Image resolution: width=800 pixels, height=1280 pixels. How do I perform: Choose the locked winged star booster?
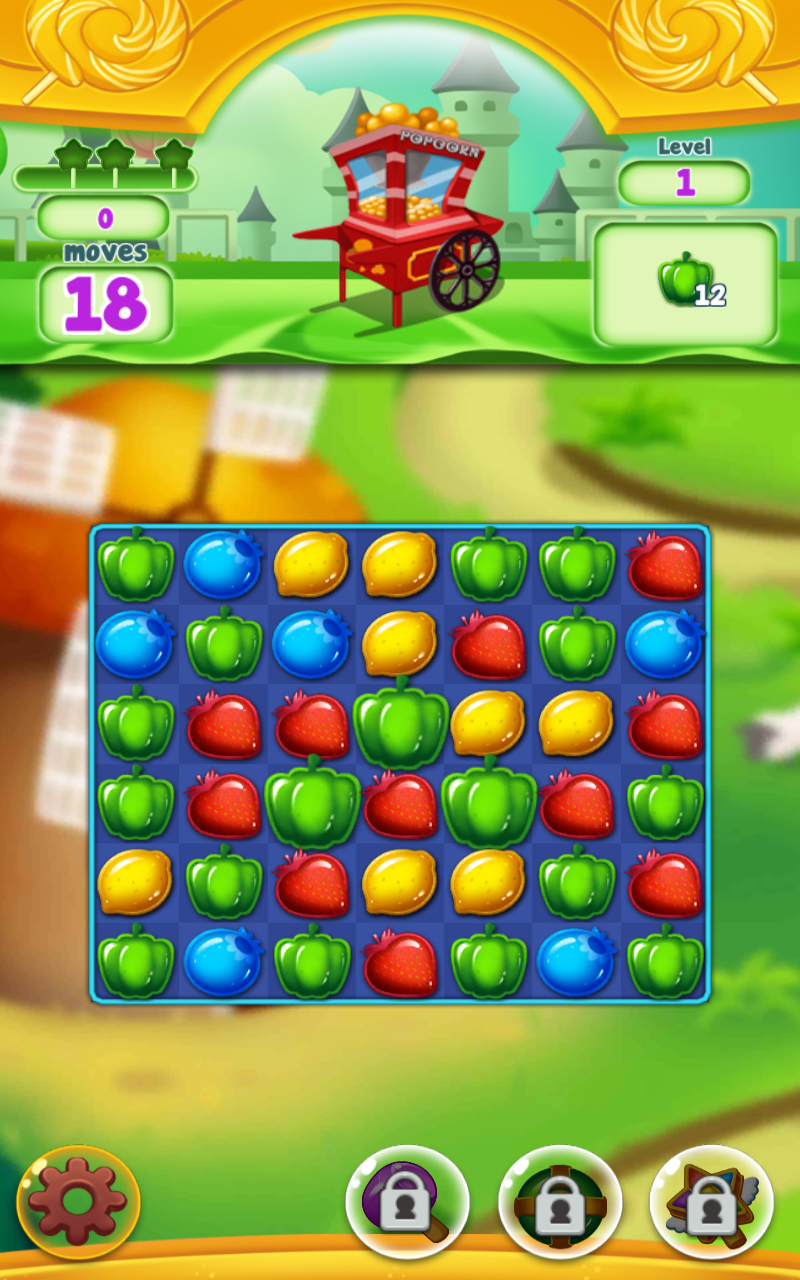pos(711,1201)
